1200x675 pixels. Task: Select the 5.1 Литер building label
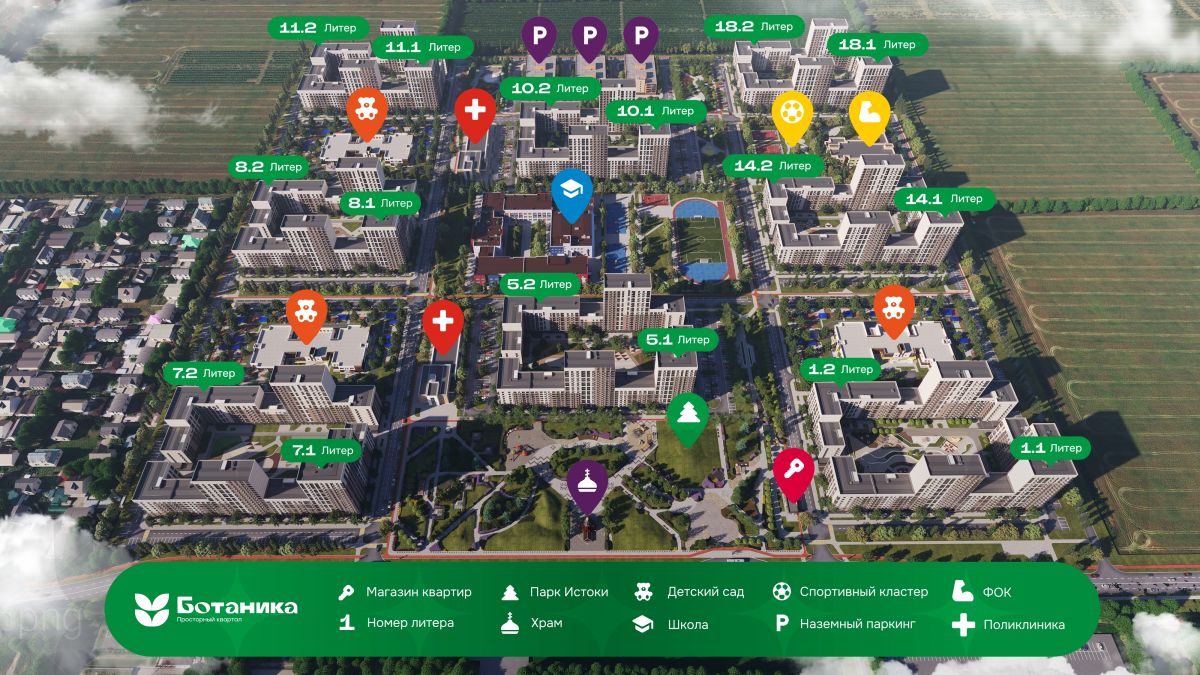pos(679,340)
